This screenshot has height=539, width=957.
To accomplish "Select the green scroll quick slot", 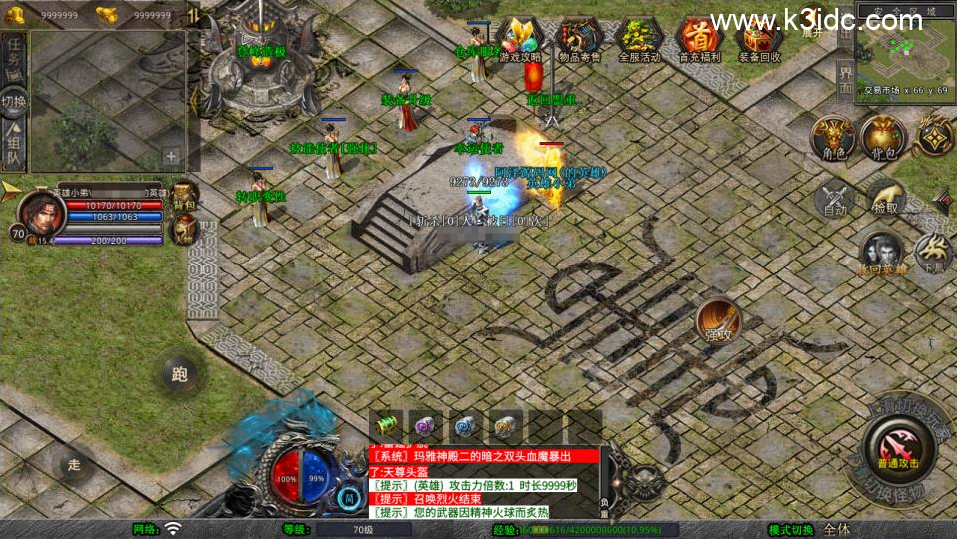I will 388,425.
